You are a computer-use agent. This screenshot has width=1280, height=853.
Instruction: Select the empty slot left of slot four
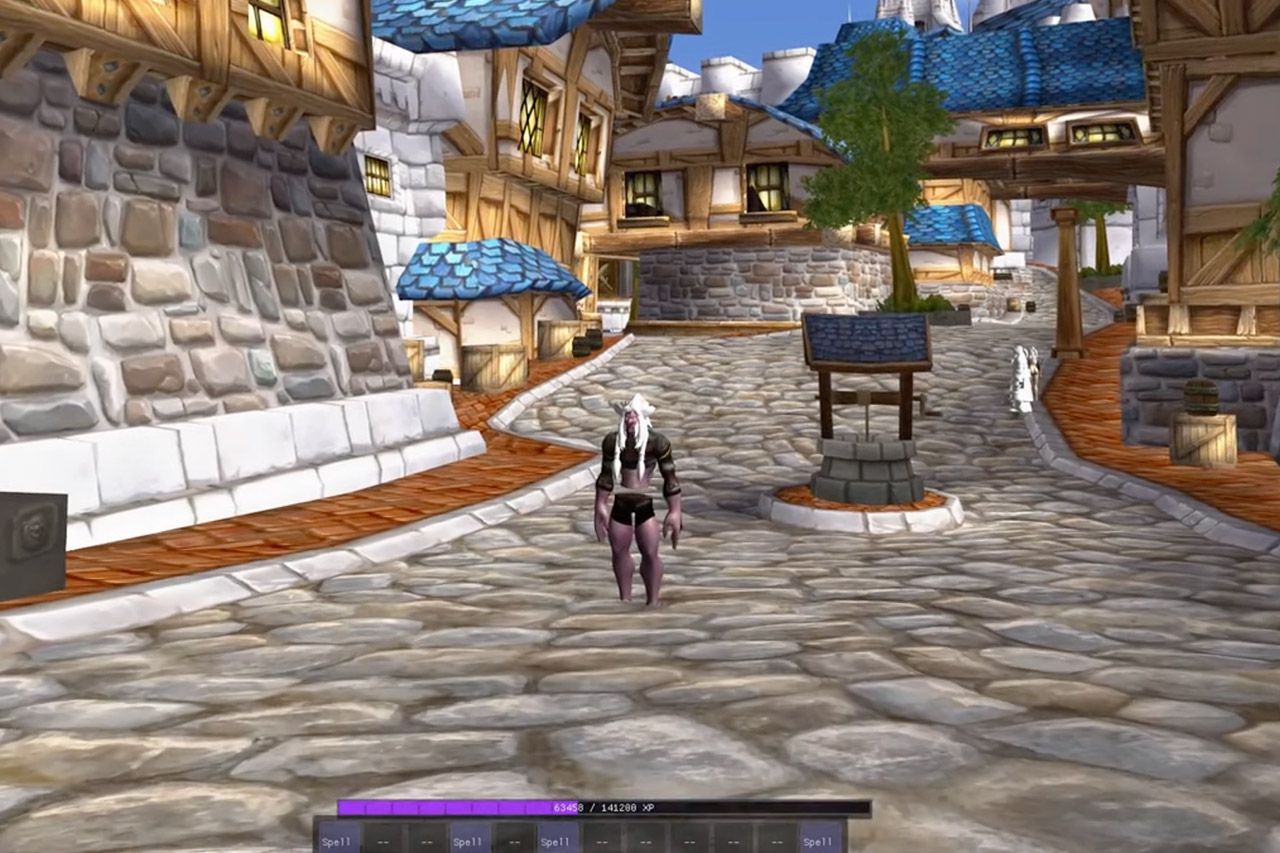click(428, 841)
